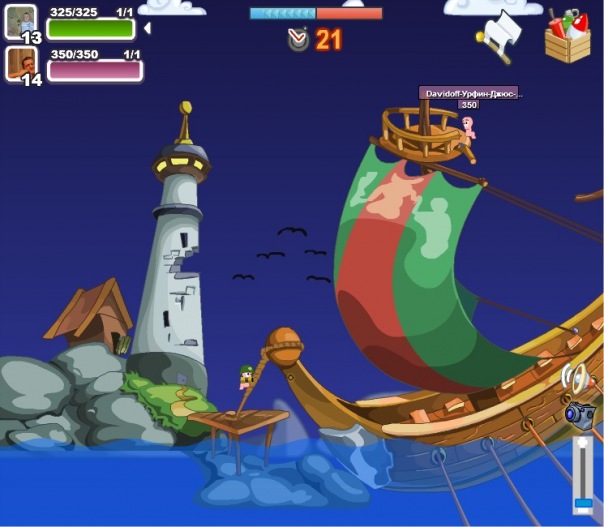Collapse team panel with the white arrow
Viewport: 604px width, 527px height.
(x=147, y=28)
